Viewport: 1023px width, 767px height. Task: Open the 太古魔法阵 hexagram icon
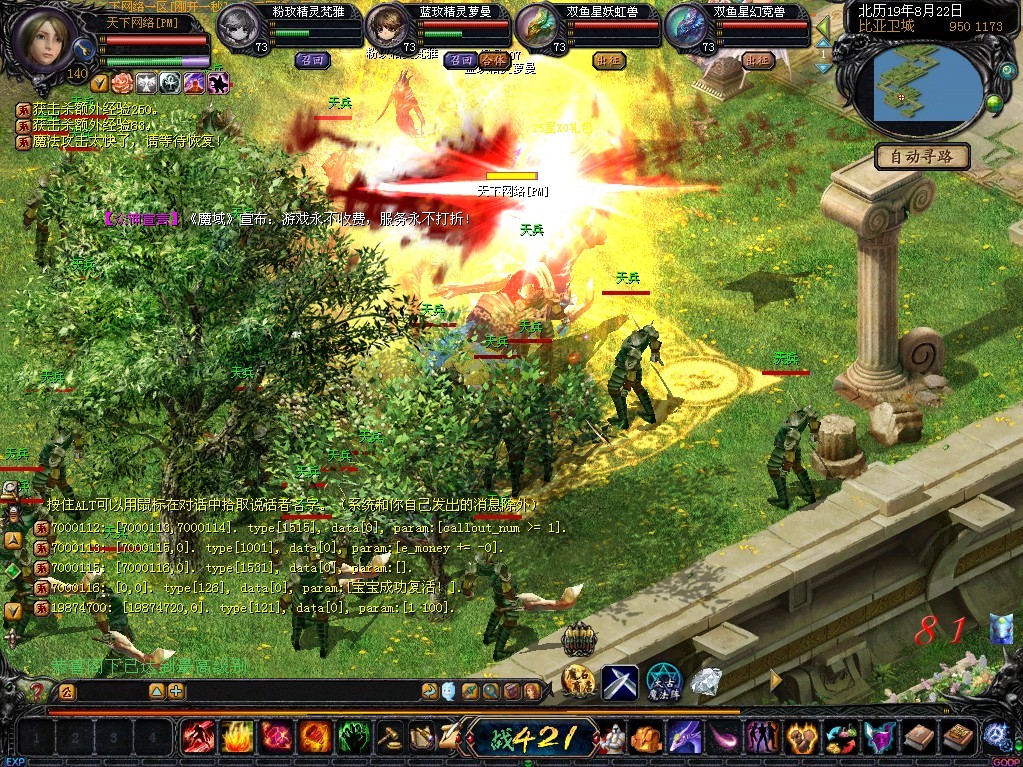[663, 682]
